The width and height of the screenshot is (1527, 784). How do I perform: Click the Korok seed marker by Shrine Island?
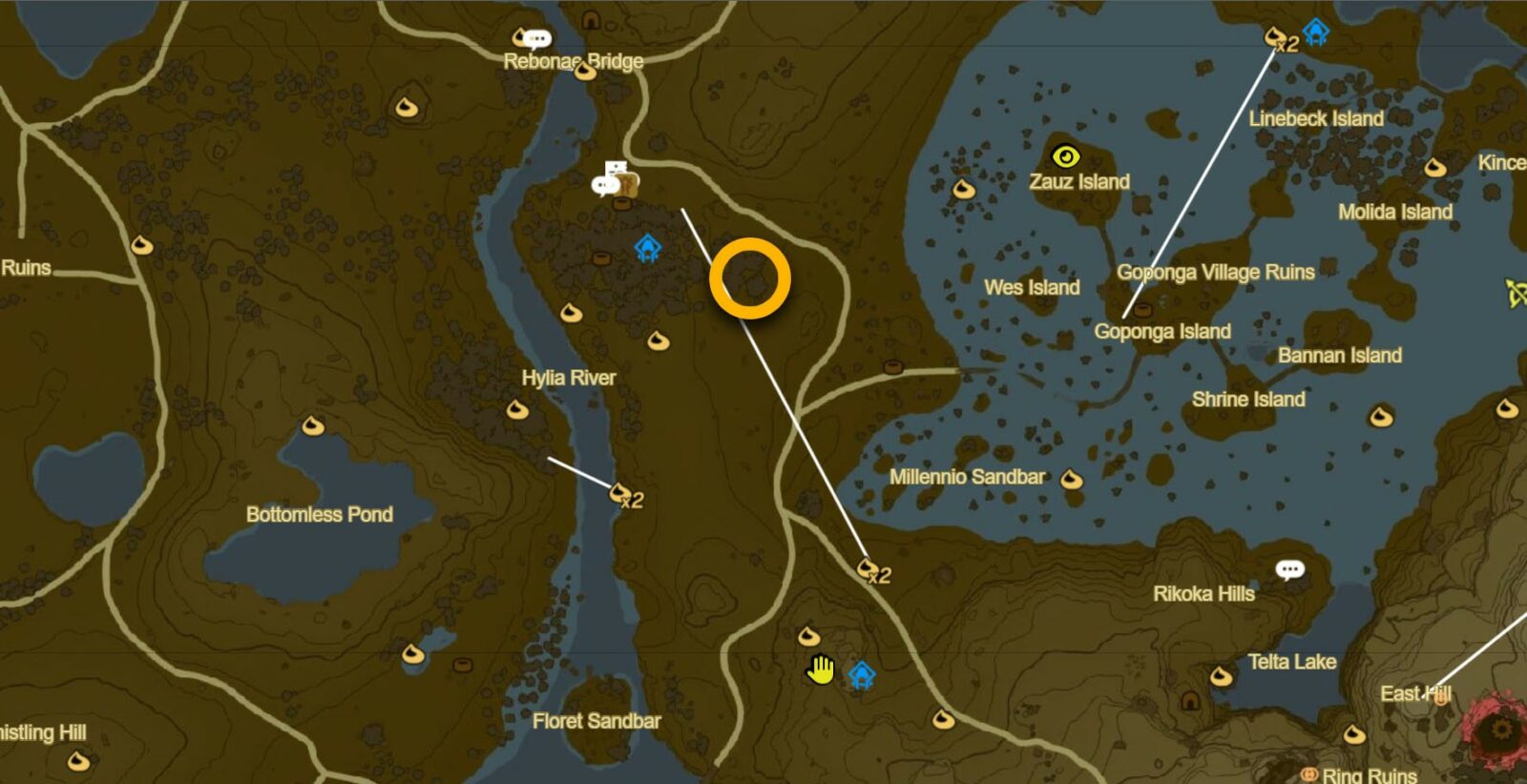pyautogui.click(x=1380, y=417)
